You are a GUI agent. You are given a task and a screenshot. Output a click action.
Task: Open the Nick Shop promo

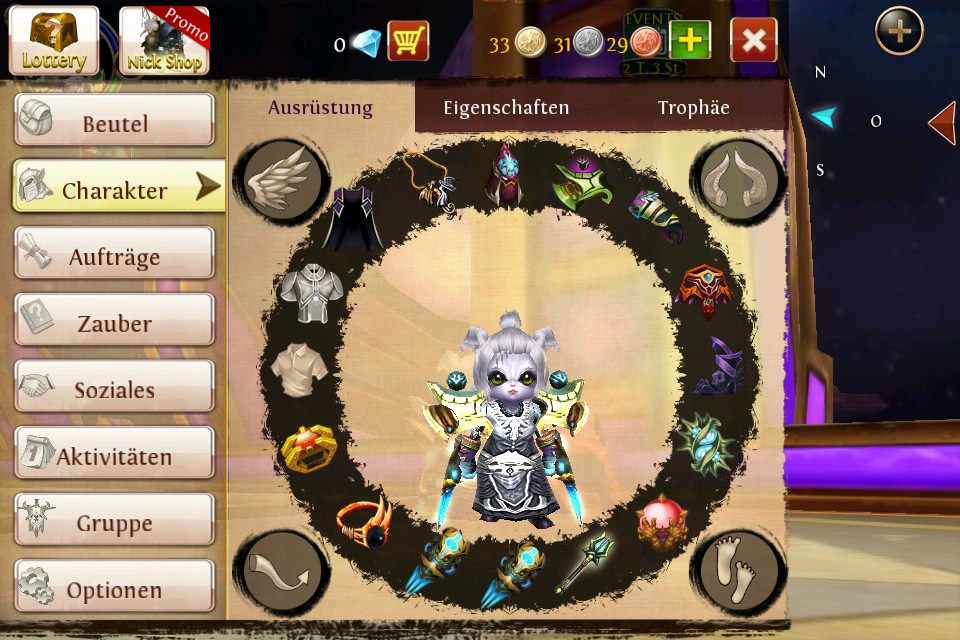click(164, 40)
